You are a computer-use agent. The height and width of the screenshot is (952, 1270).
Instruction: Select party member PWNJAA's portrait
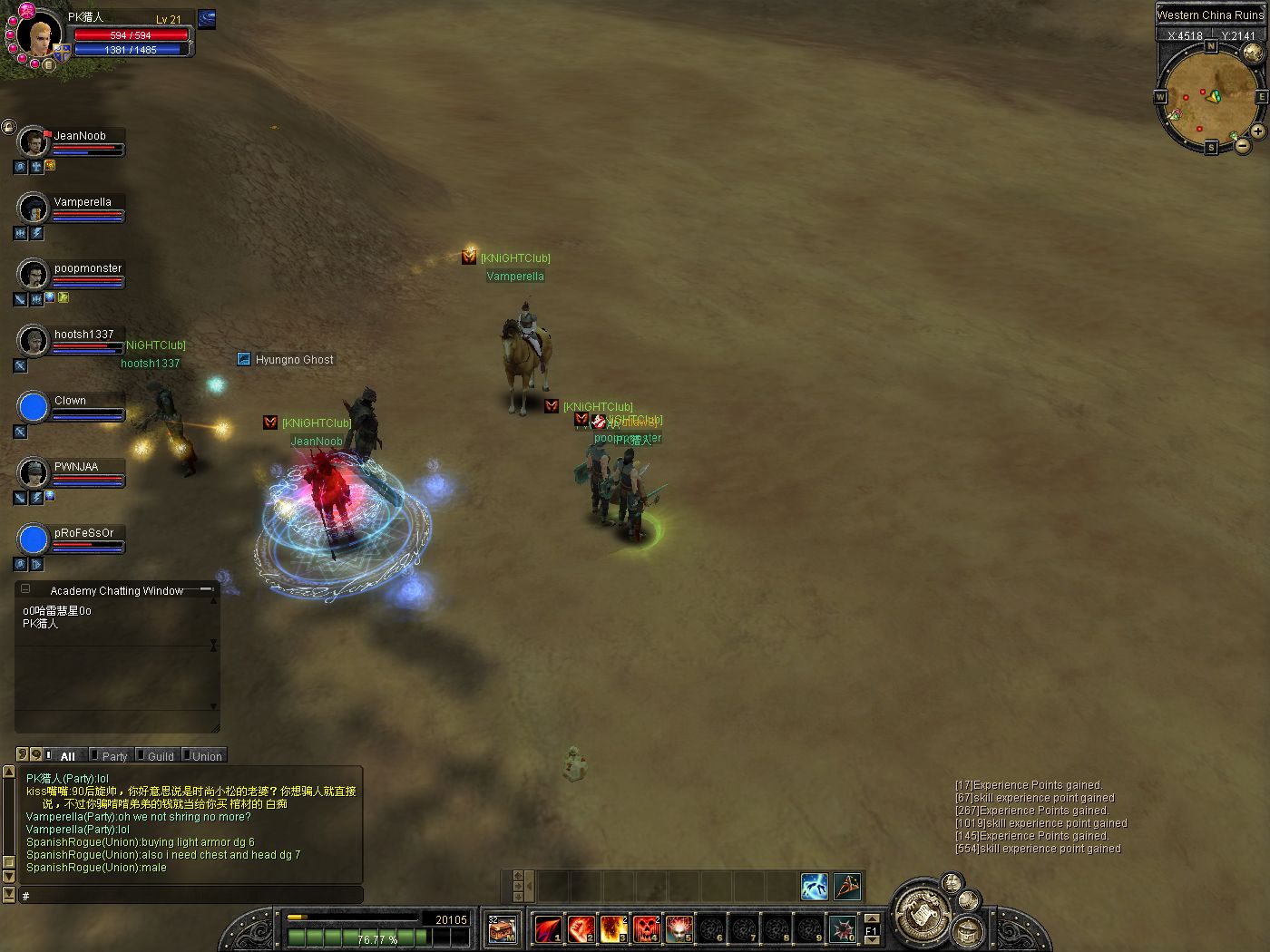click(34, 473)
